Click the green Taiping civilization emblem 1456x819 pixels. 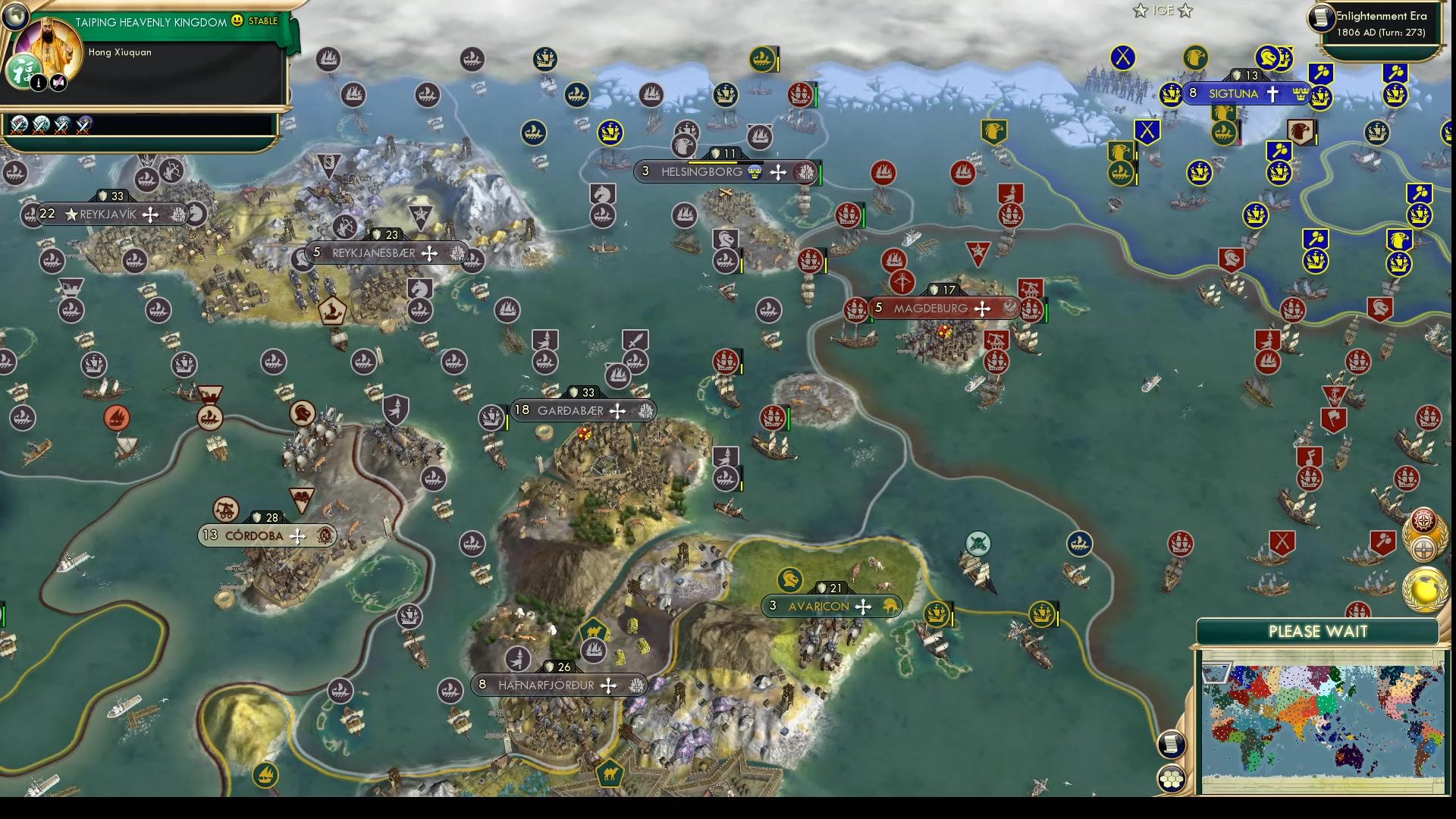(x=23, y=71)
